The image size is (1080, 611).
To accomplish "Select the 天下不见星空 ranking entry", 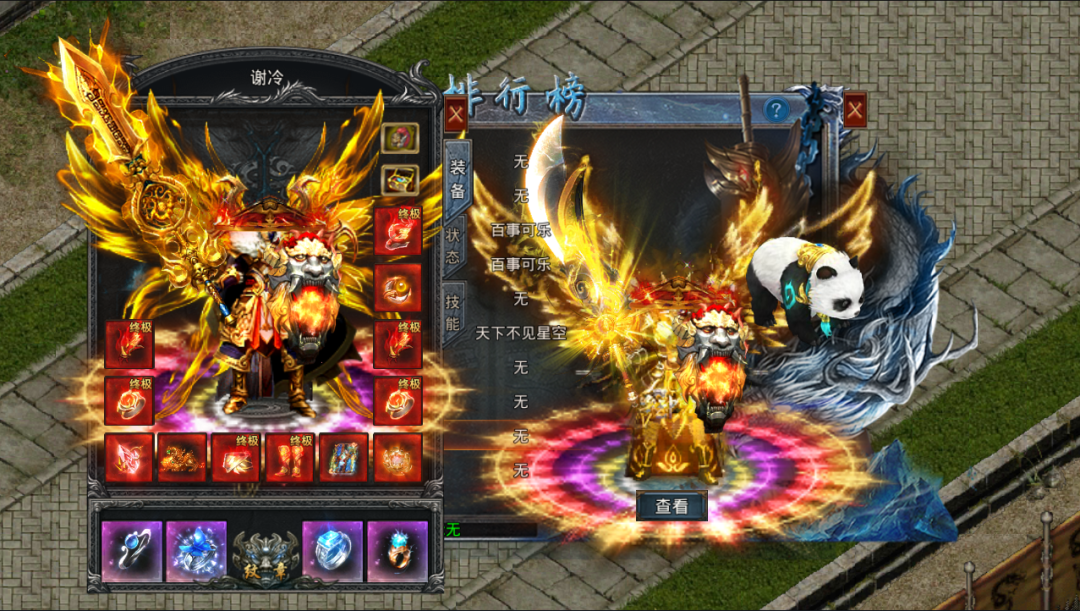I will tap(520, 333).
